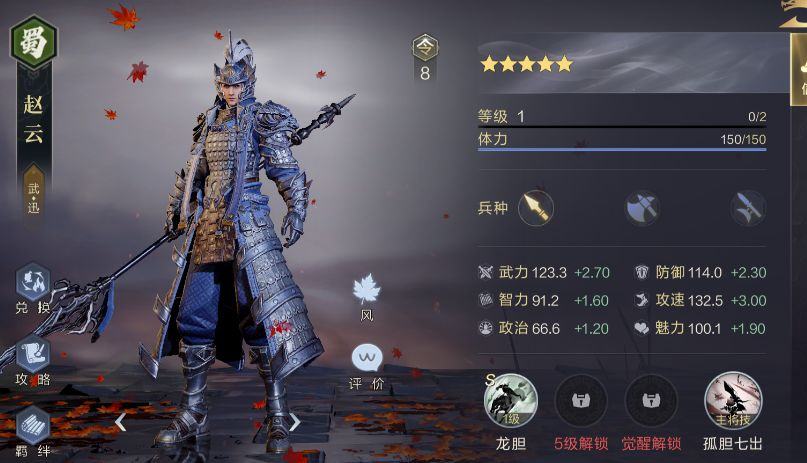Show the previous hero with left arrow

click(x=120, y=421)
